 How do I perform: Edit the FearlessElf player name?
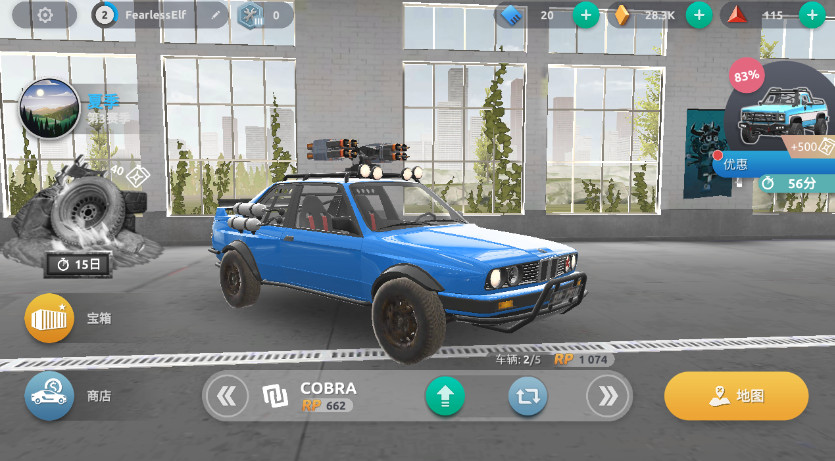213,15
